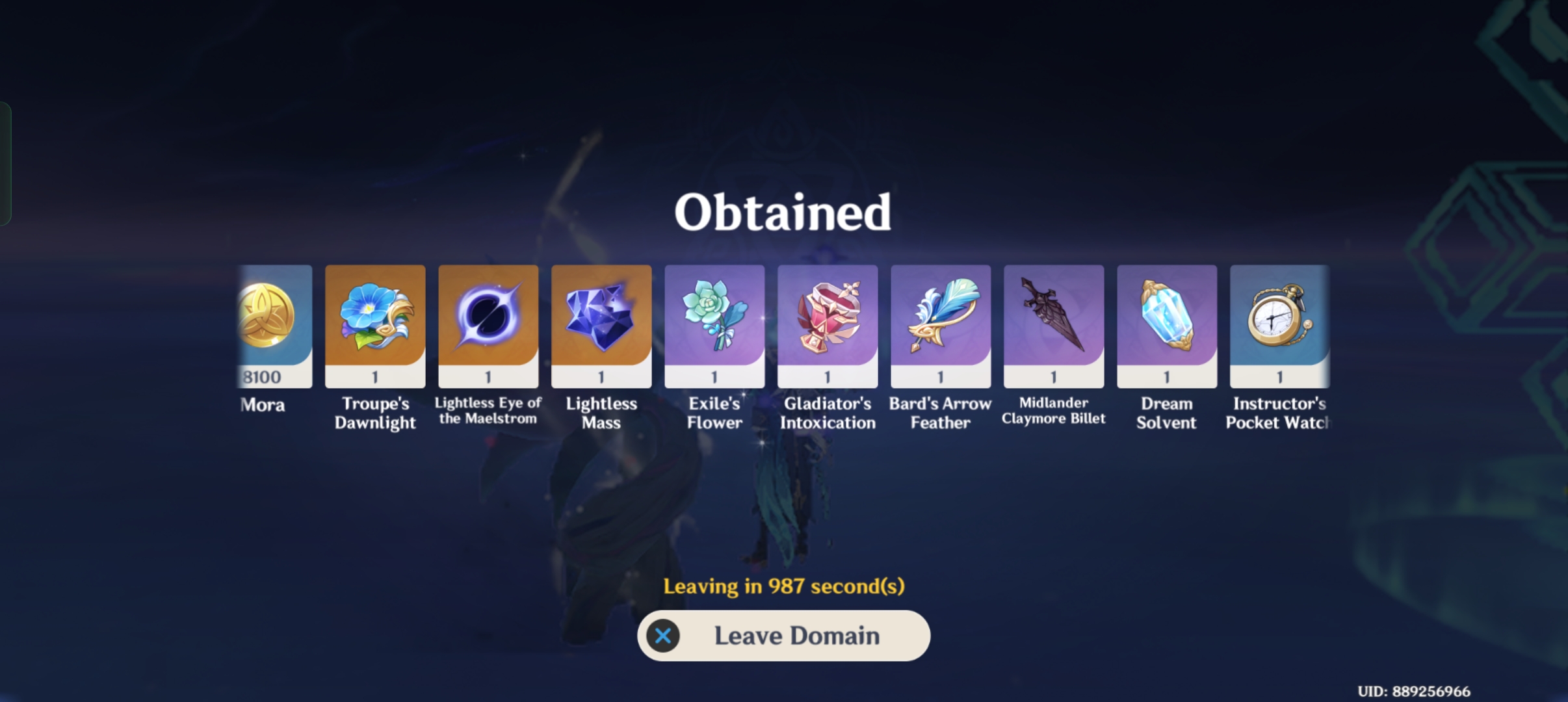
Task: Select the Exile's Flower artifact icon
Action: pos(714,318)
